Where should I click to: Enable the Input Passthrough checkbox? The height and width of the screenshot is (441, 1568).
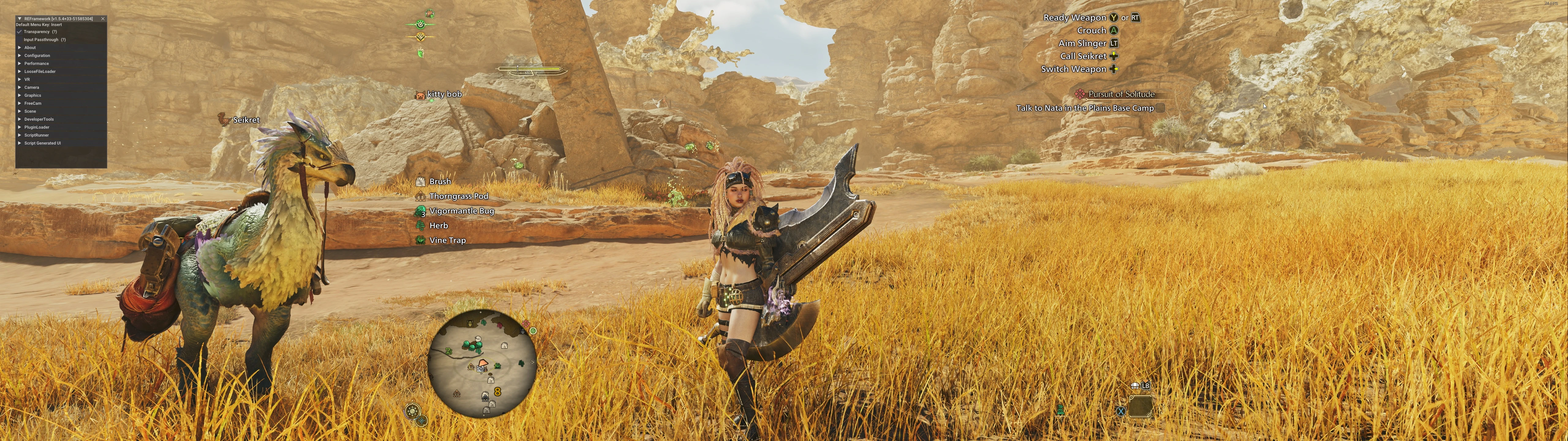20,40
